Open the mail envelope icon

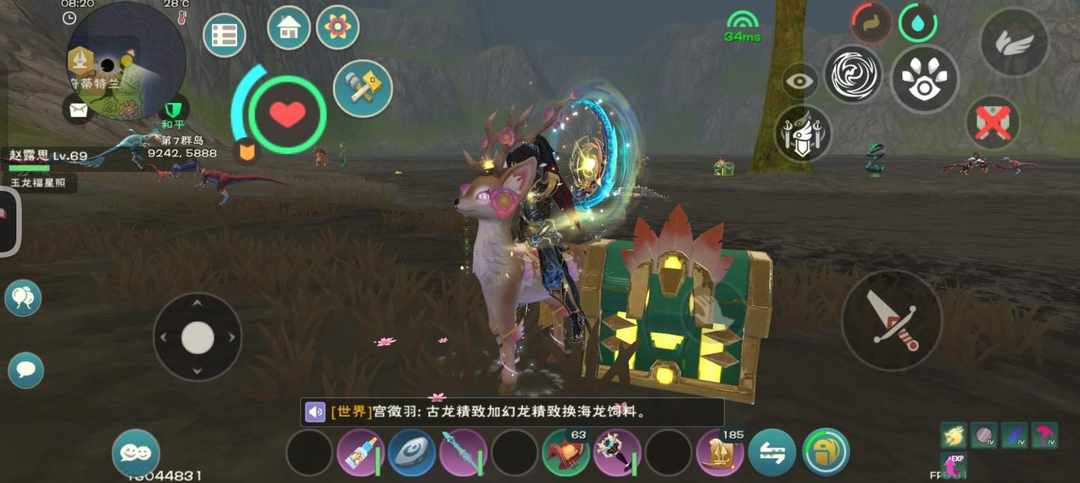(x=77, y=108)
